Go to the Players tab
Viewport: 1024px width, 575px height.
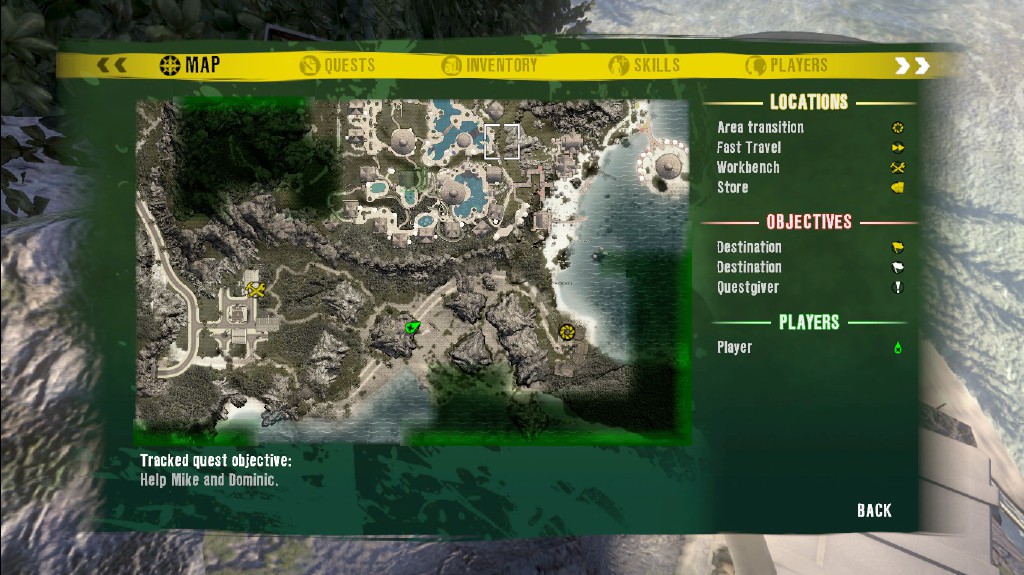point(786,66)
